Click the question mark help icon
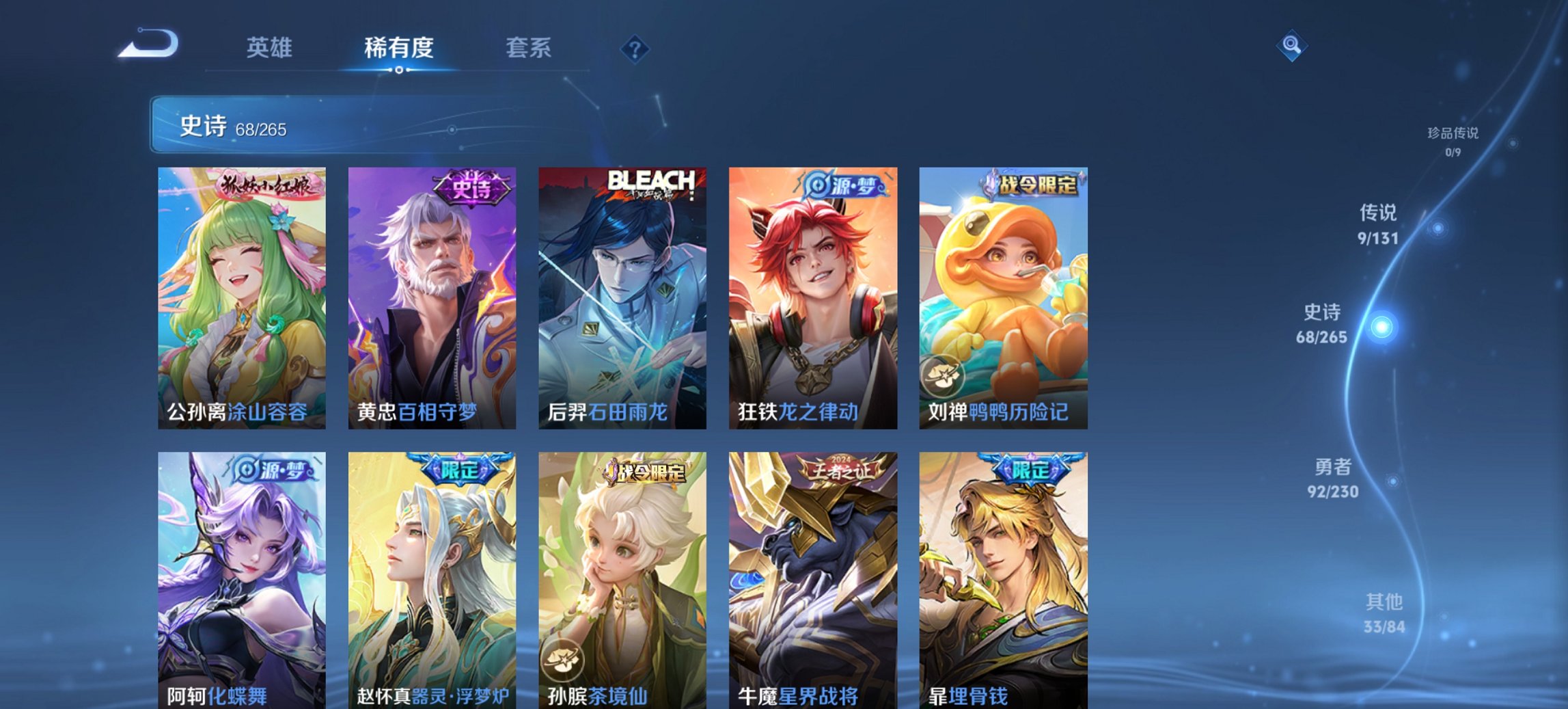 coord(634,48)
